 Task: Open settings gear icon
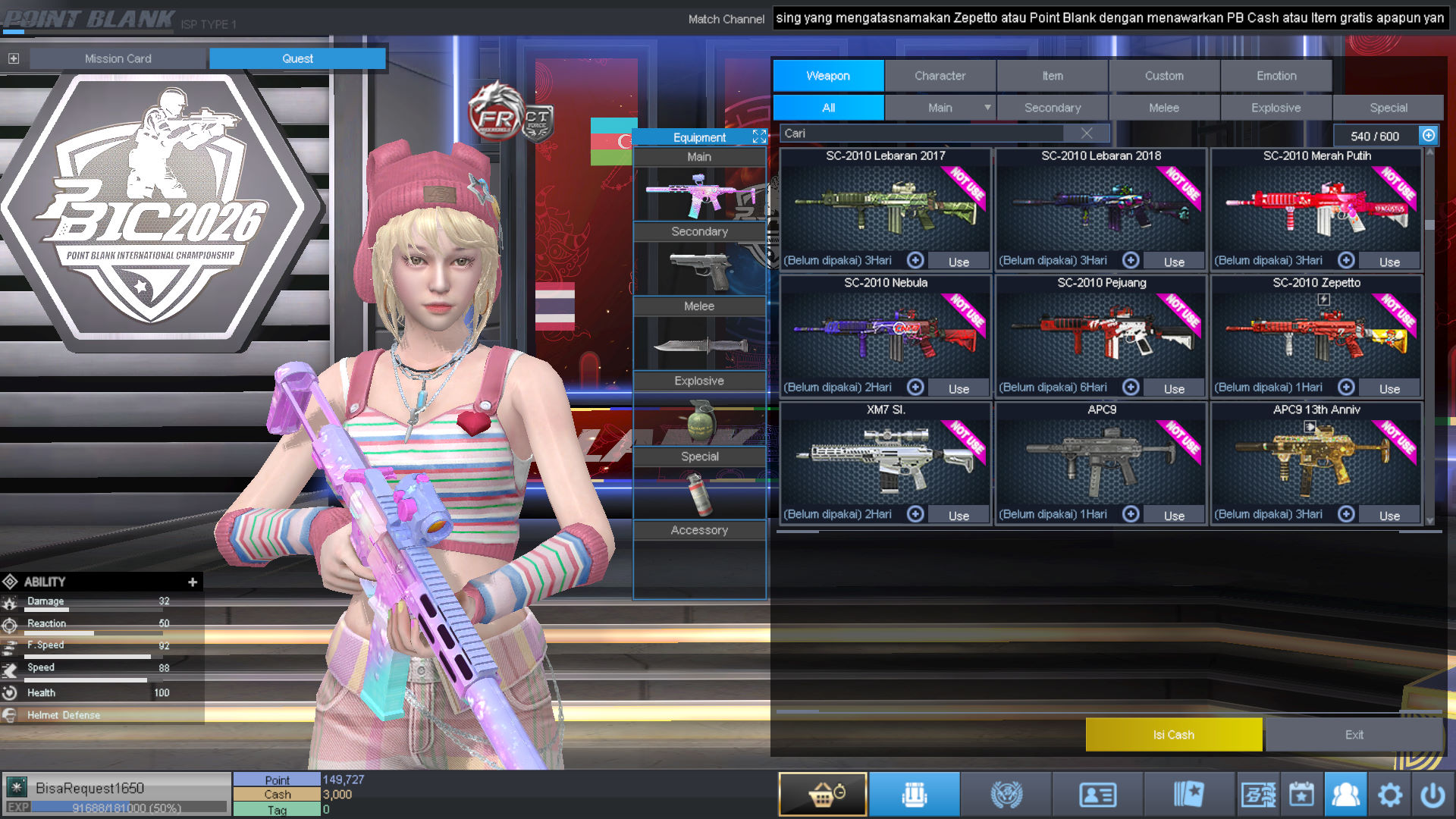(x=1389, y=795)
